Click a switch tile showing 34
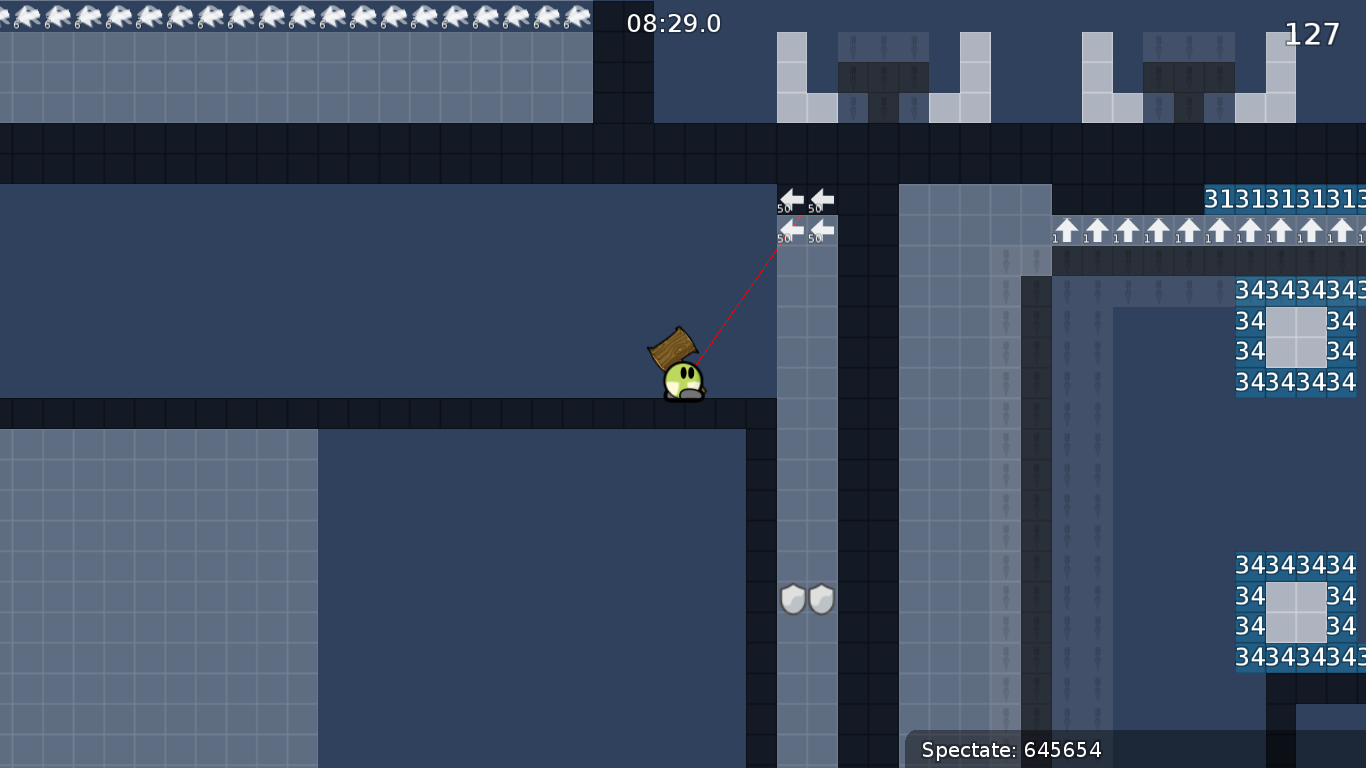 coord(1249,291)
